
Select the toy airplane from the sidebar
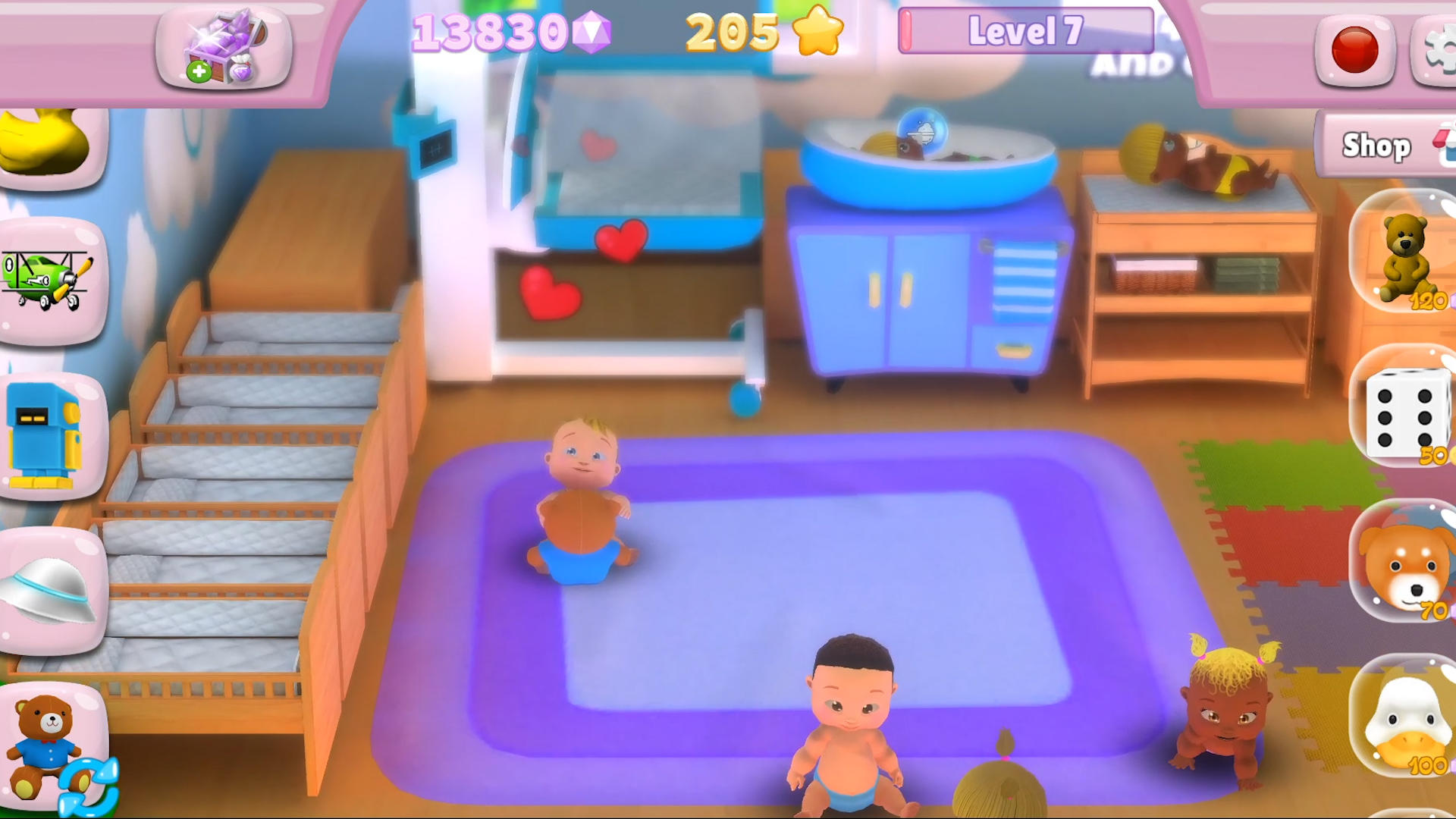pos(45,281)
